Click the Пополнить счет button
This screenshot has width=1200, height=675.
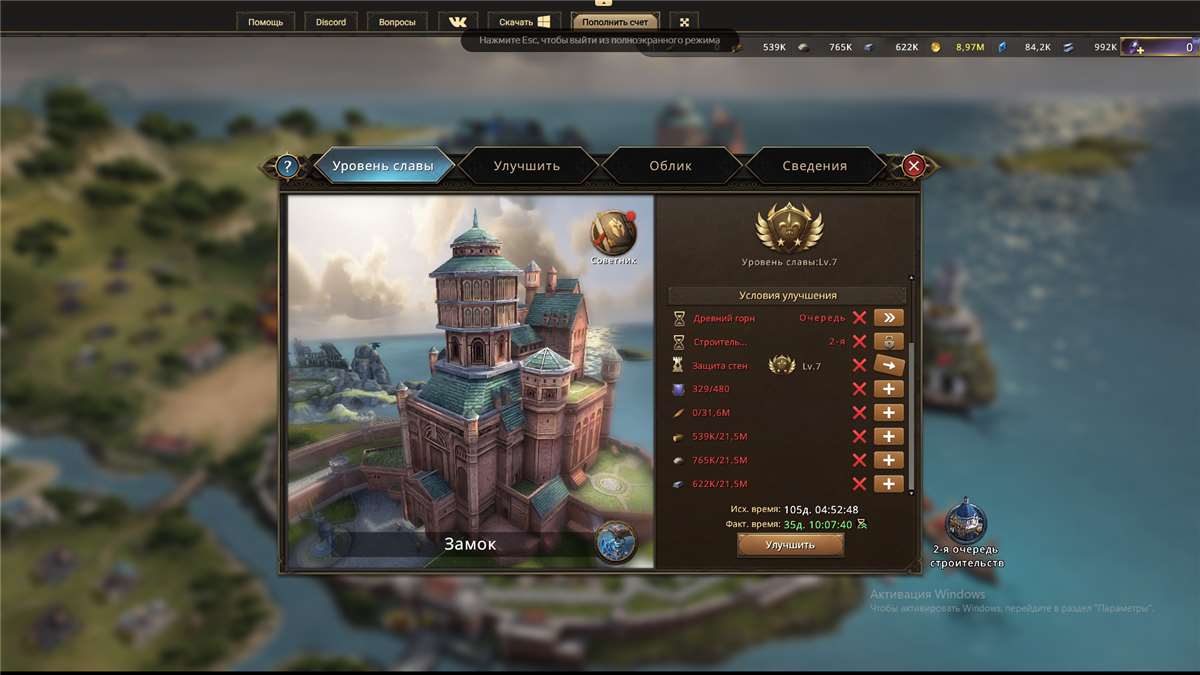pos(615,22)
